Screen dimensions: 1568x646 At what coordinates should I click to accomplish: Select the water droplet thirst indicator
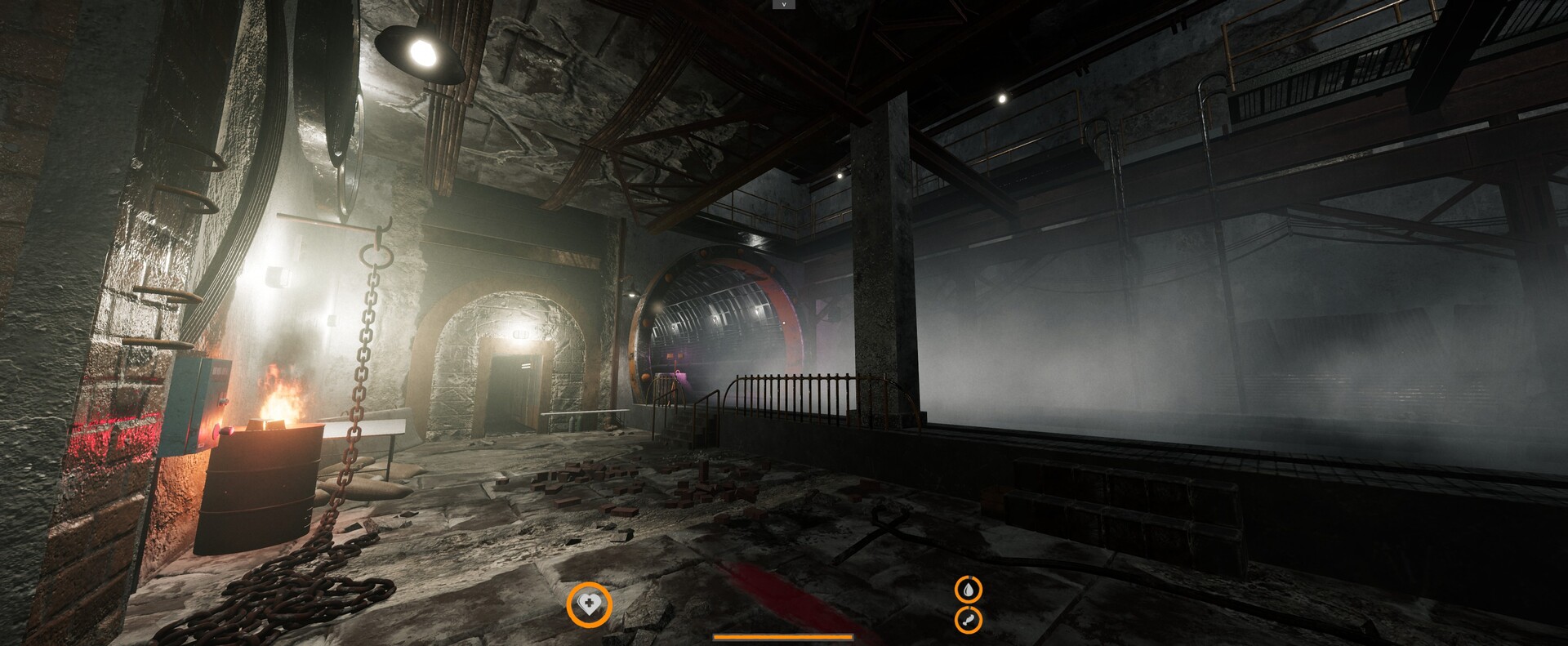tap(969, 591)
